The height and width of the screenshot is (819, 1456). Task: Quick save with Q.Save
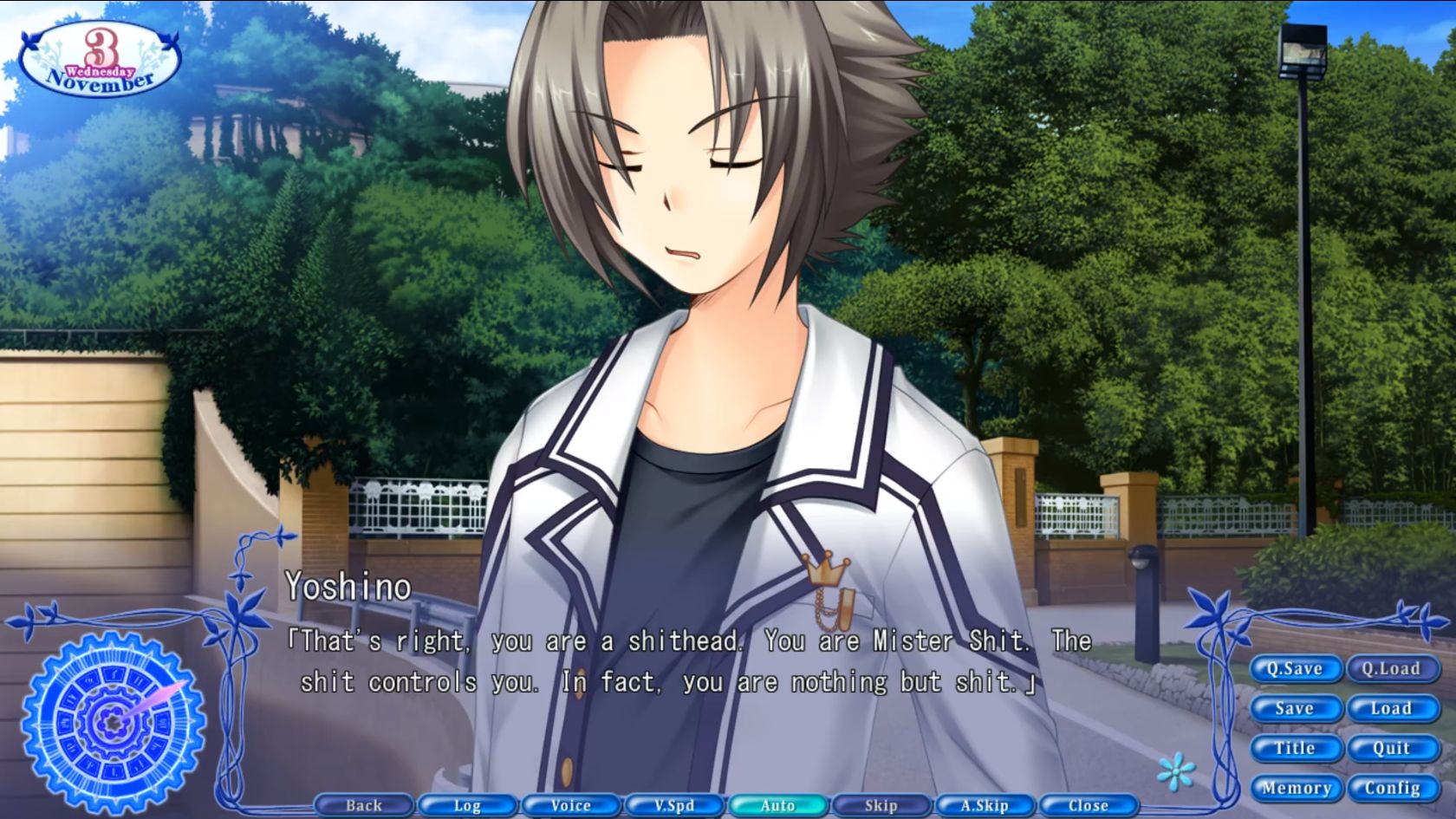(x=1297, y=668)
